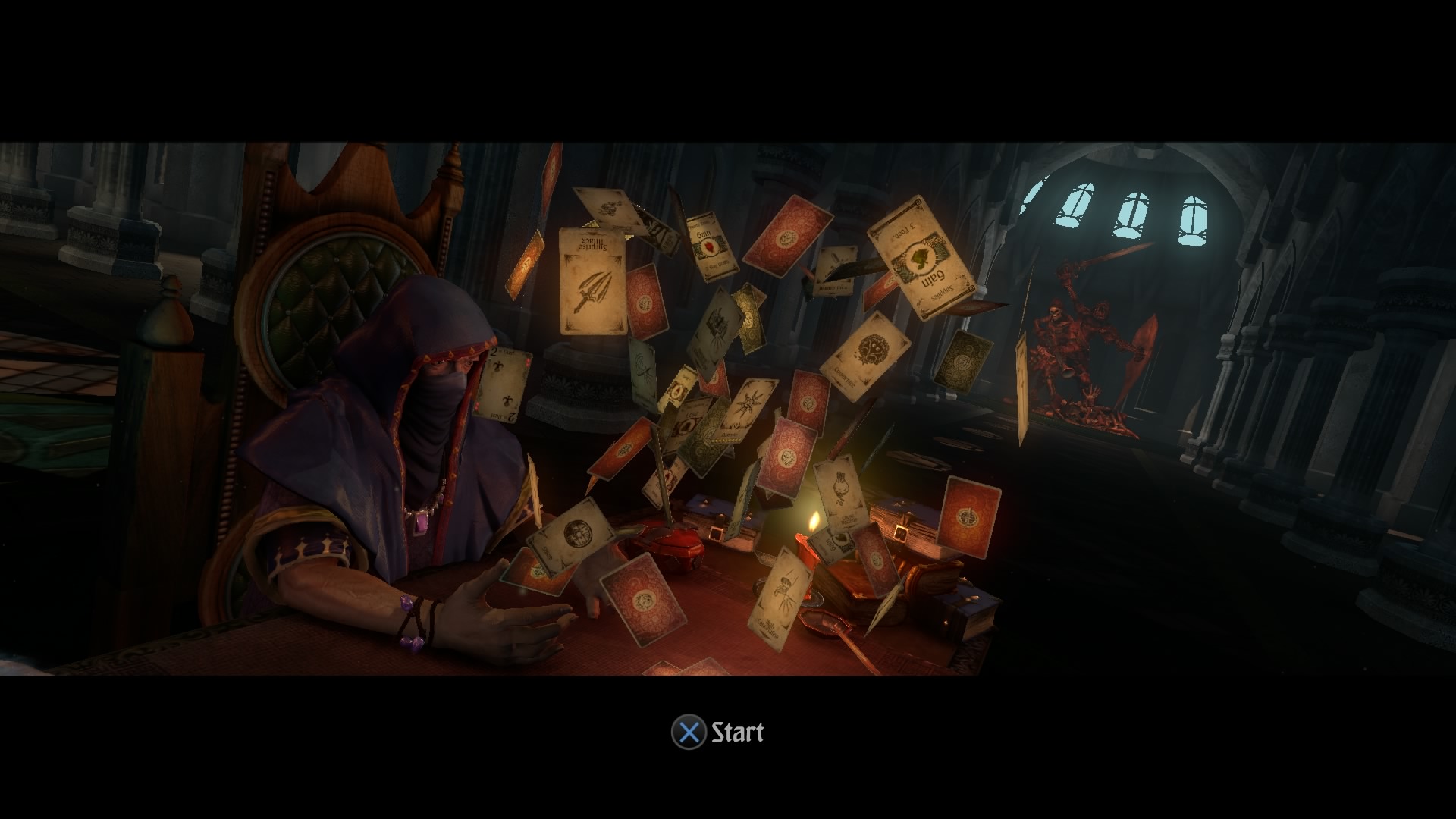Click the purple gem on the dealer's necklace
This screenshot has height=819, width=1456.
(421, 525)
